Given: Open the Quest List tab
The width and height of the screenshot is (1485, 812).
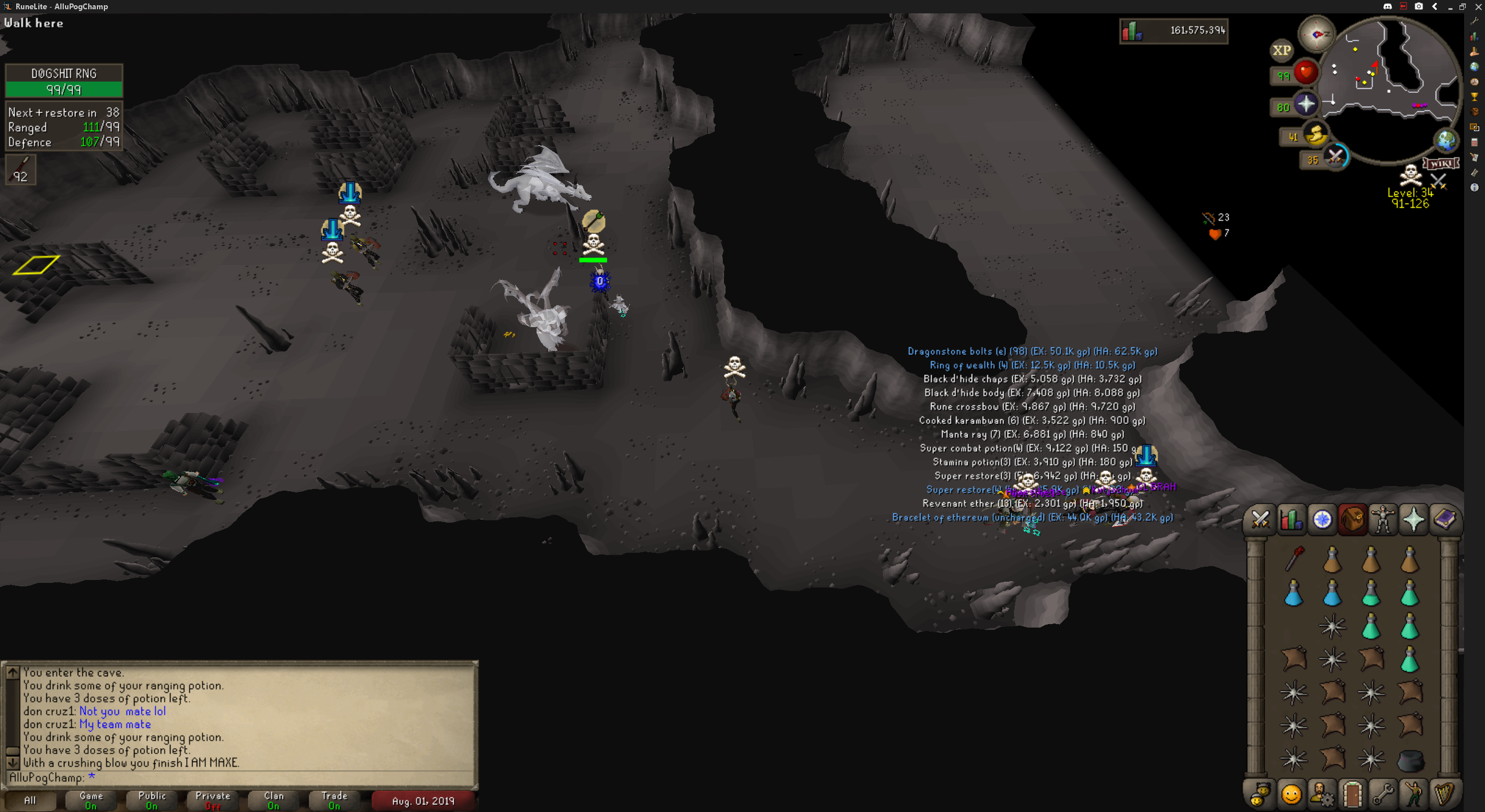Looking at the screenshot, I should point(1322,519).
